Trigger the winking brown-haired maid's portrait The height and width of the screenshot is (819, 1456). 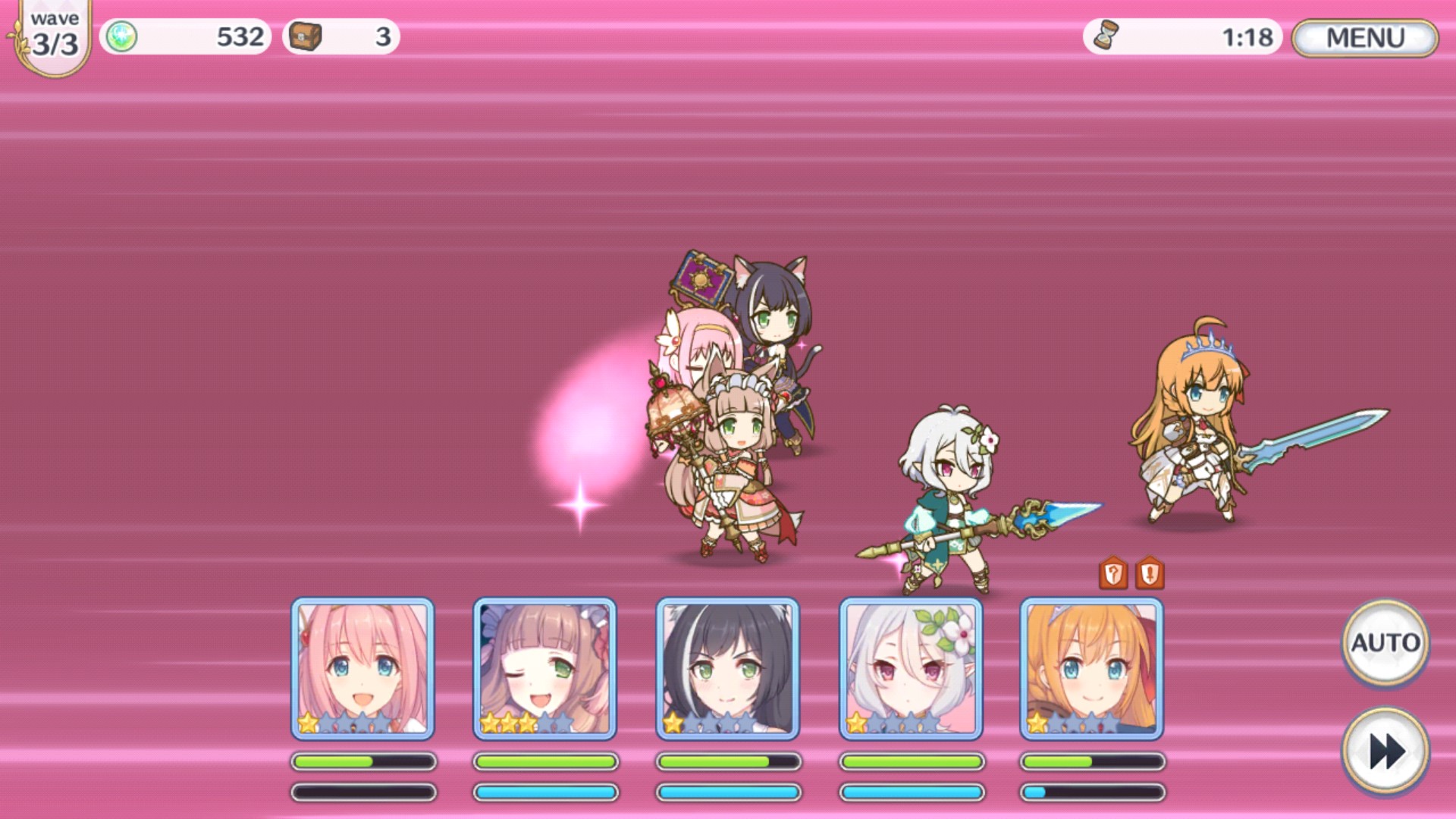(x=544, y=668)
